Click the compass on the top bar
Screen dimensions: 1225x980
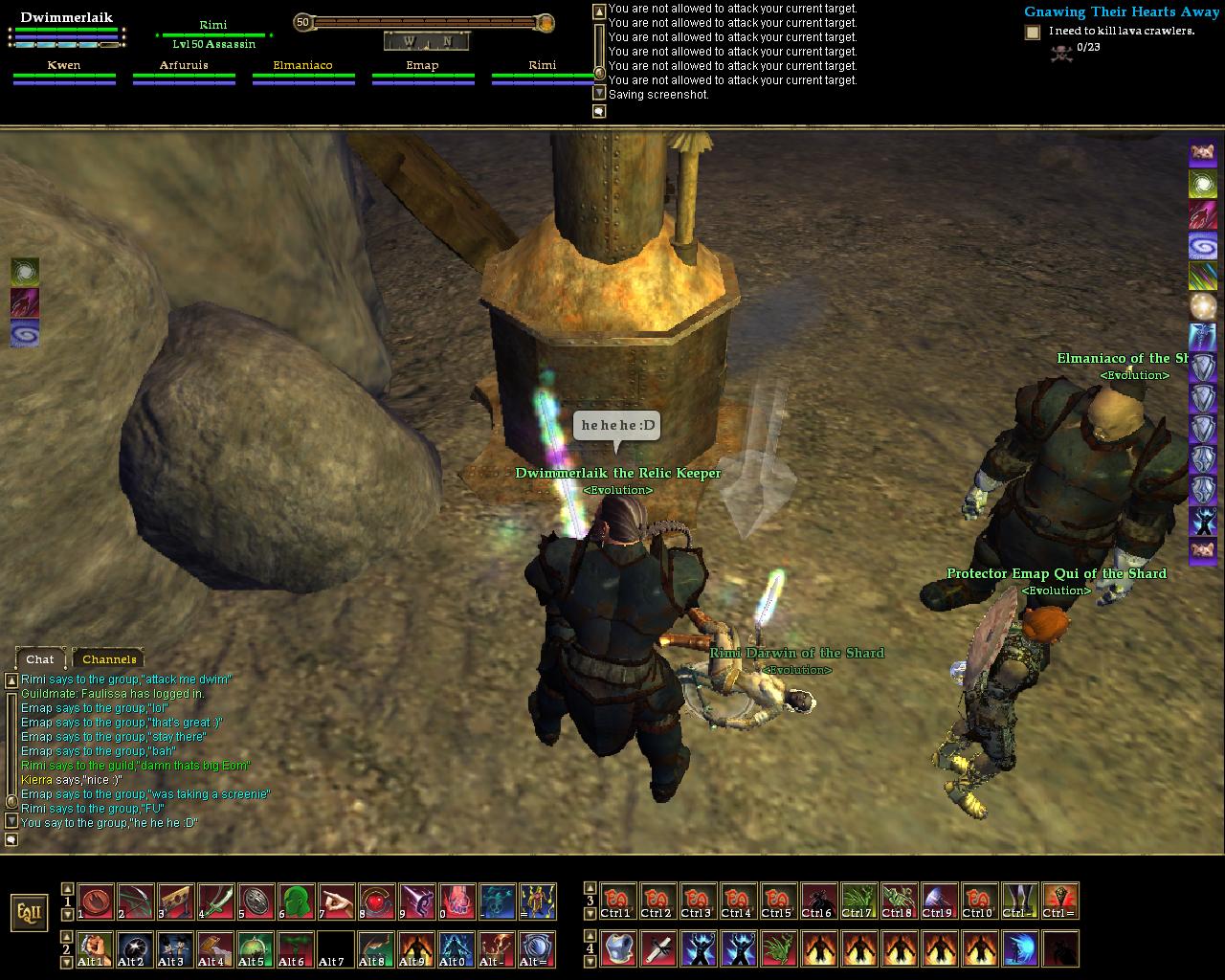pos(426,41)
